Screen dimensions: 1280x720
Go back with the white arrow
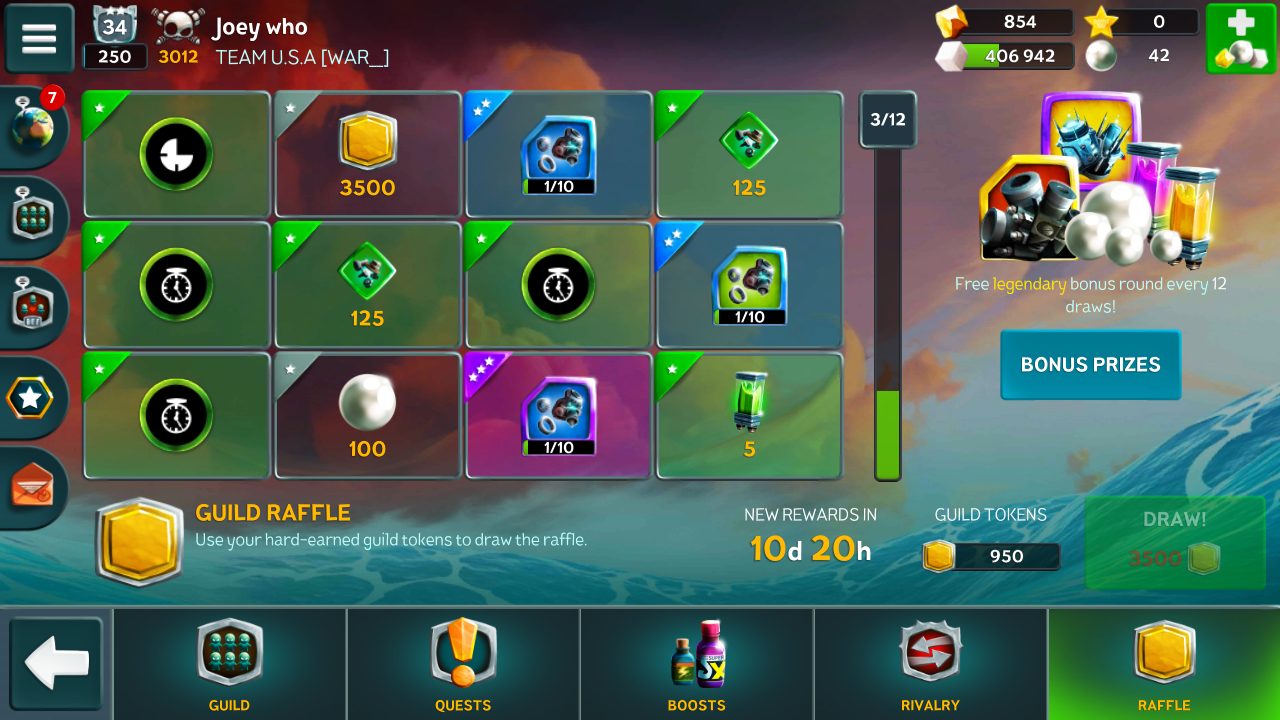[x=57, y=663]
